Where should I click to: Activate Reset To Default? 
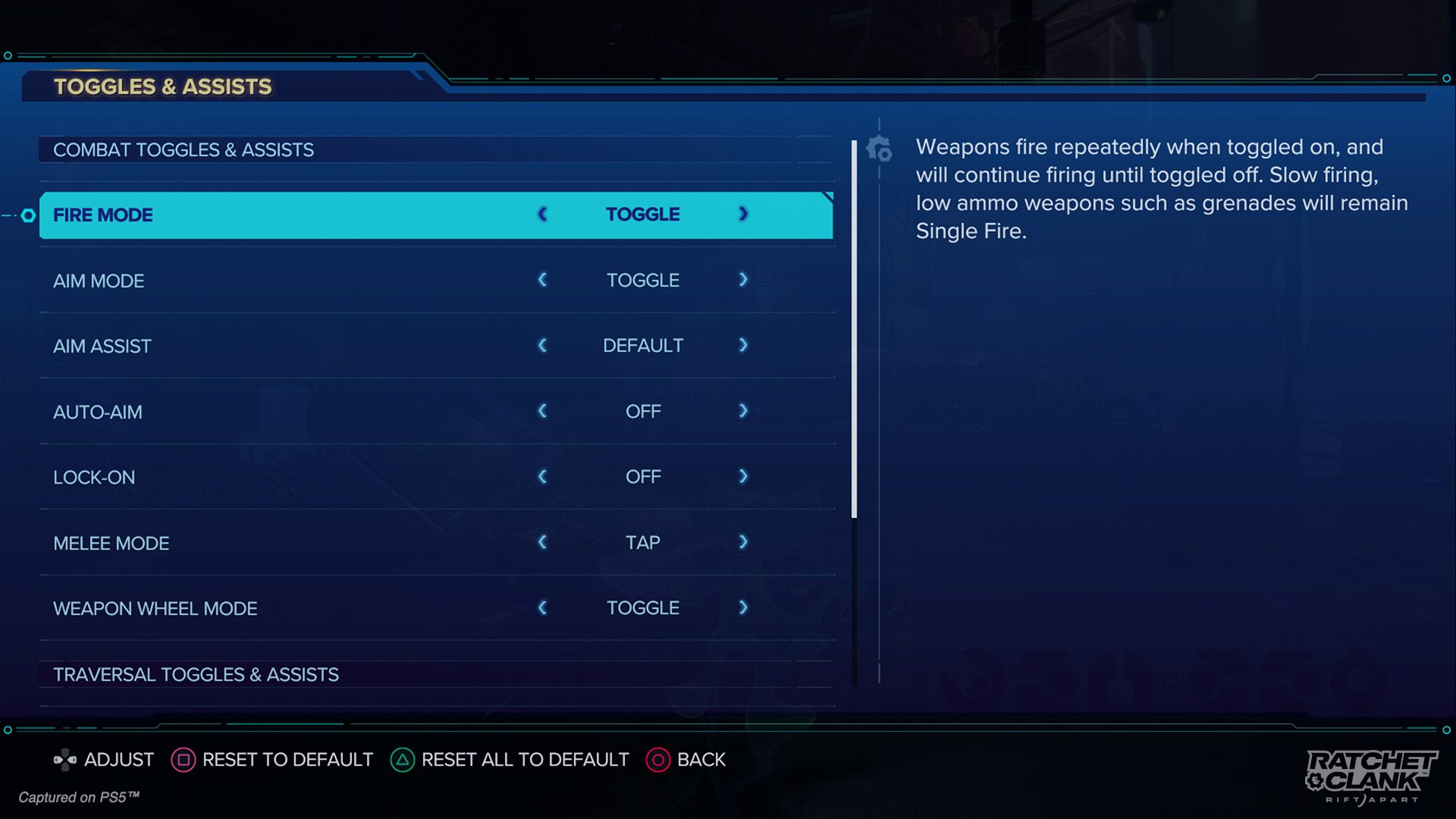point(272,760)
